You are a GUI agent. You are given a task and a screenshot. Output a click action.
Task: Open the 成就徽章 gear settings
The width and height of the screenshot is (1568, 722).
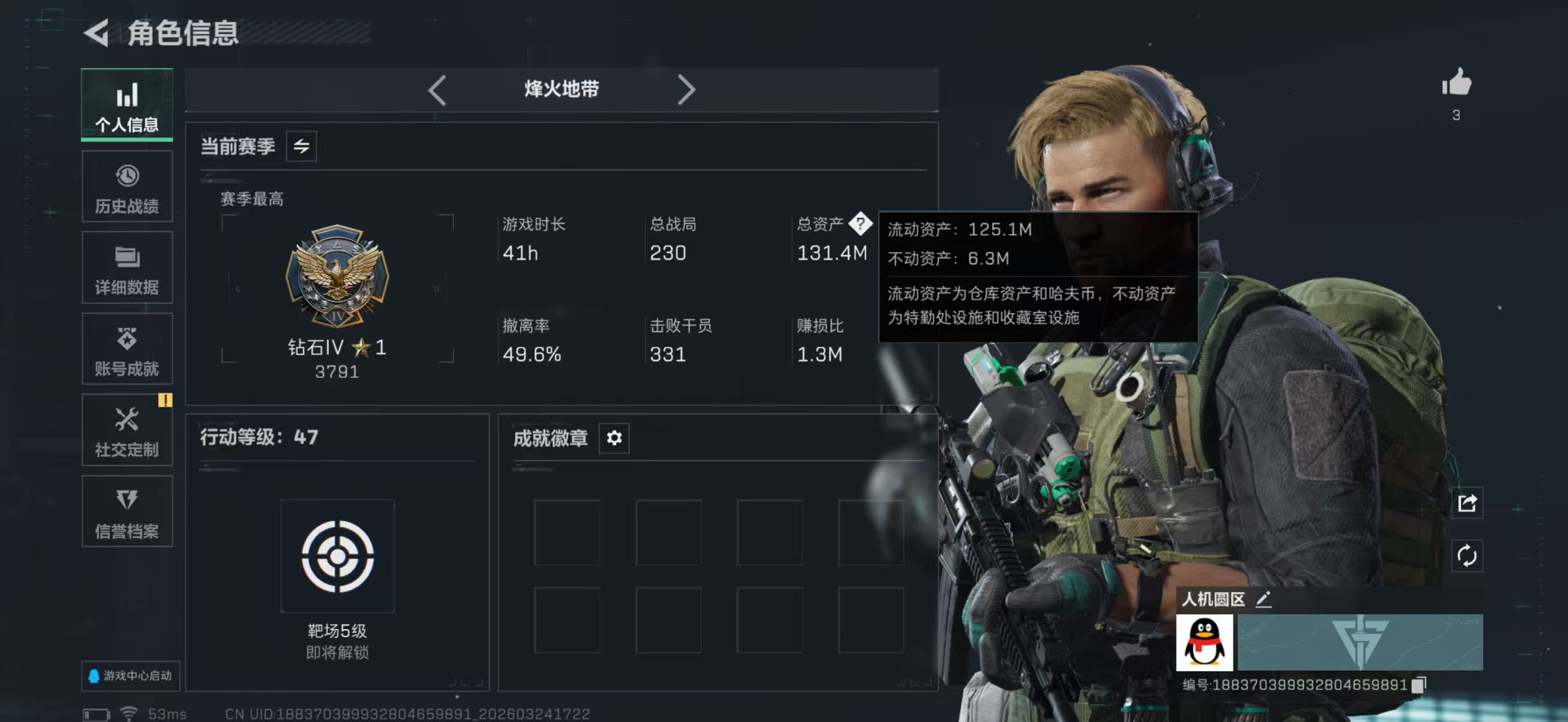click(613, 438)
